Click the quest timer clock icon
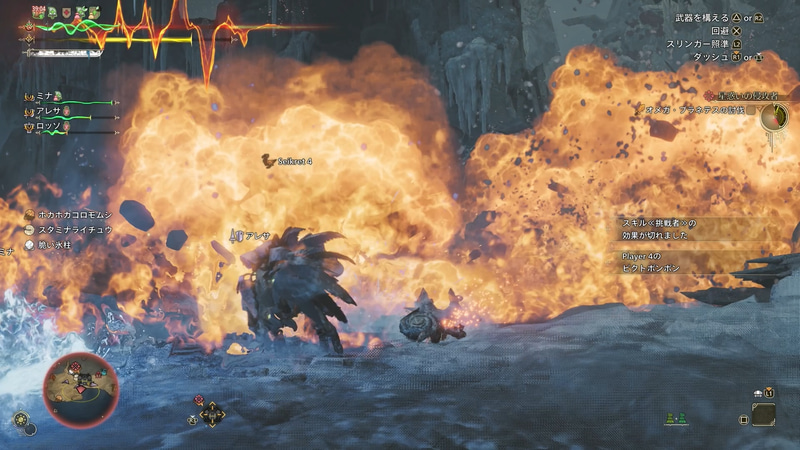Image resolution: width=800 pixels, height=450 pixels. point(773,117)
